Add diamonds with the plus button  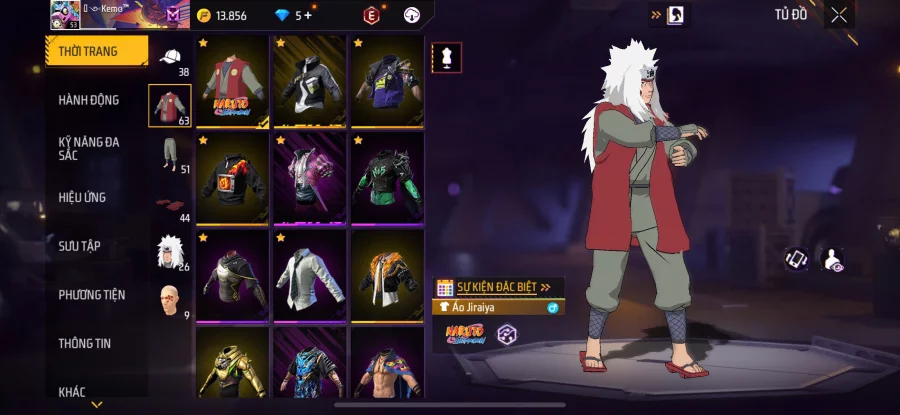coord(307,16)
